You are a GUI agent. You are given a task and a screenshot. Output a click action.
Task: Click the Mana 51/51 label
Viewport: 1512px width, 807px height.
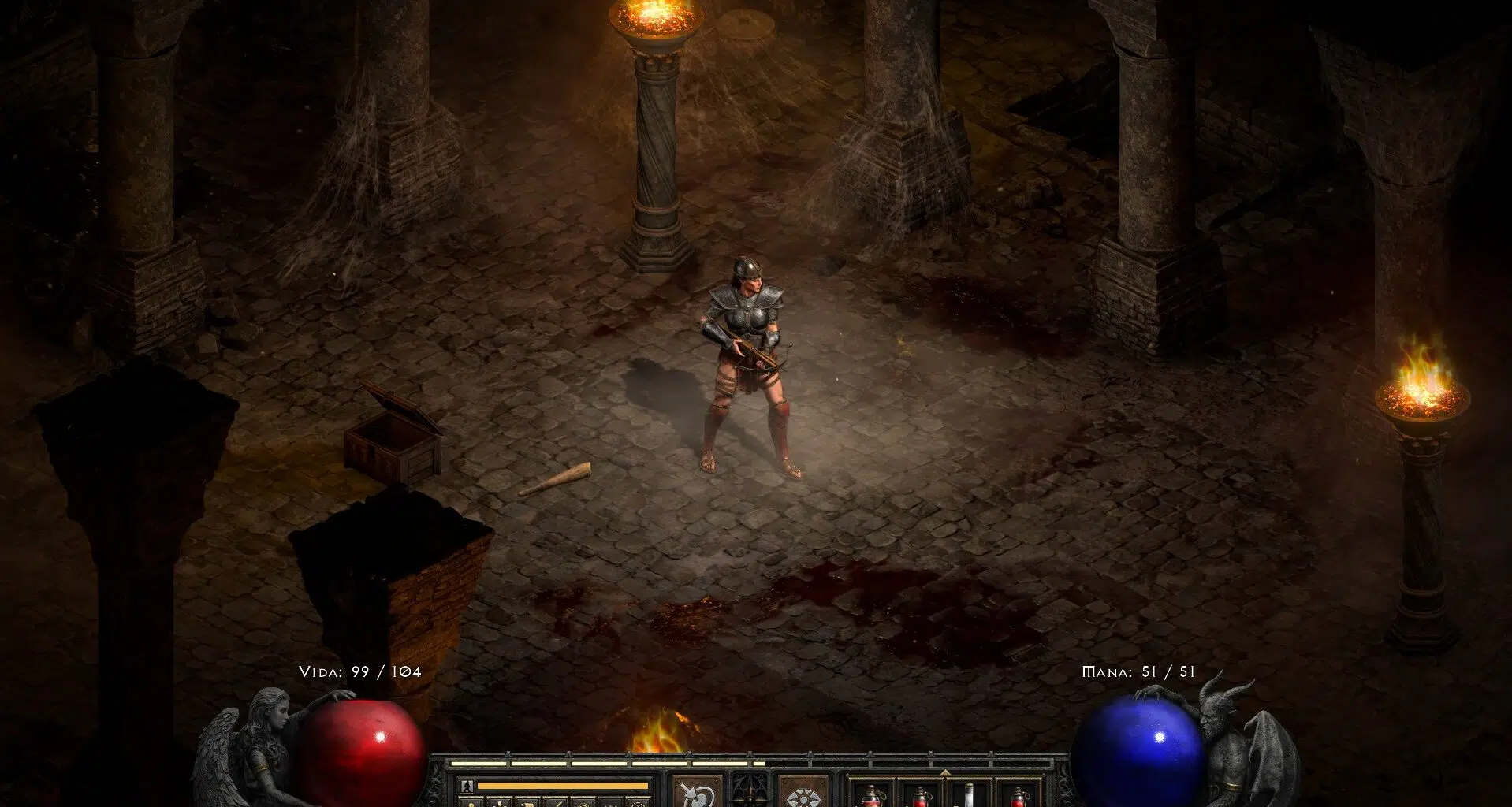[1139, 672]
